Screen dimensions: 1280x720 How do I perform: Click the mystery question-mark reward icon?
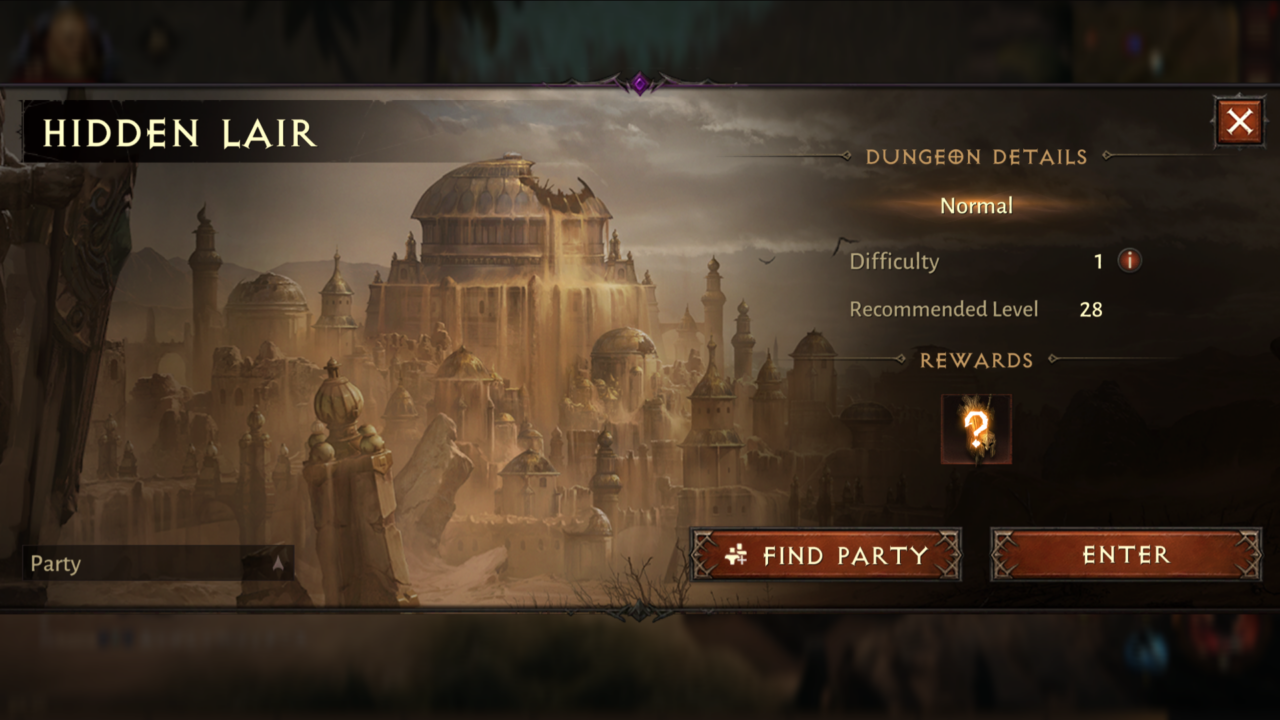[978, 430]
